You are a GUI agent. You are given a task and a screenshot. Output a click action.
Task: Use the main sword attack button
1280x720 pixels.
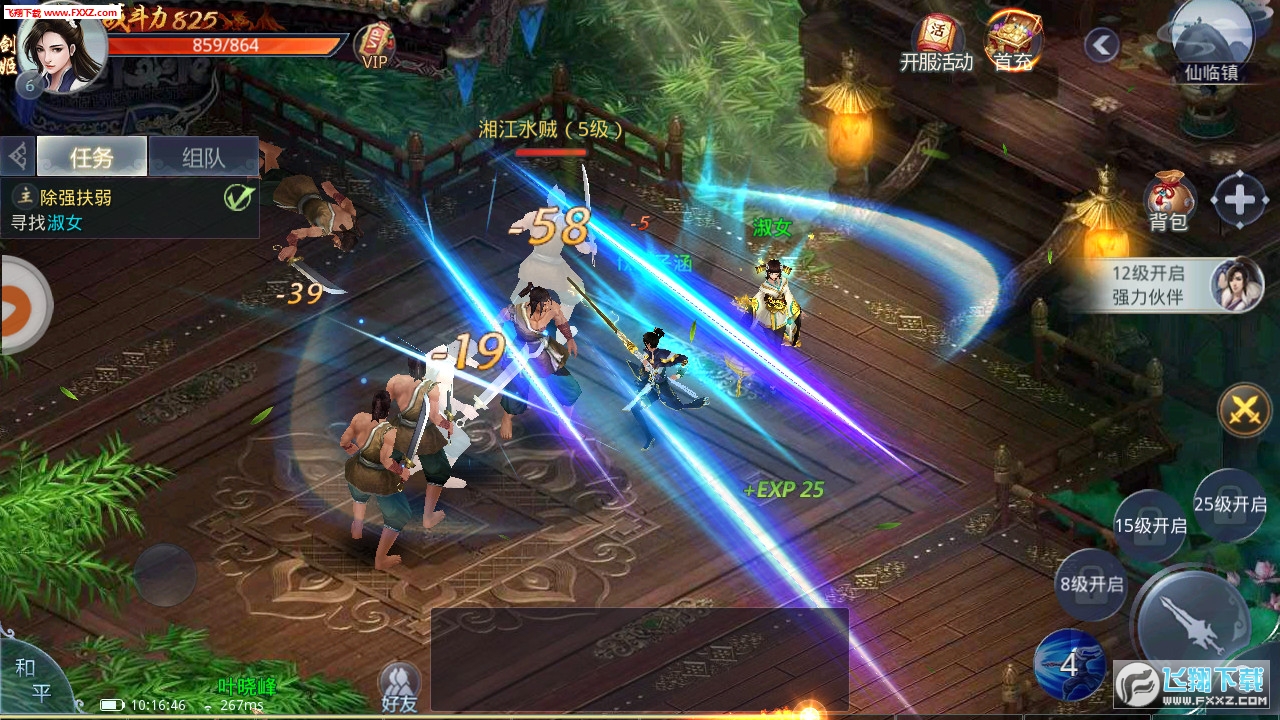[1192, 620]
